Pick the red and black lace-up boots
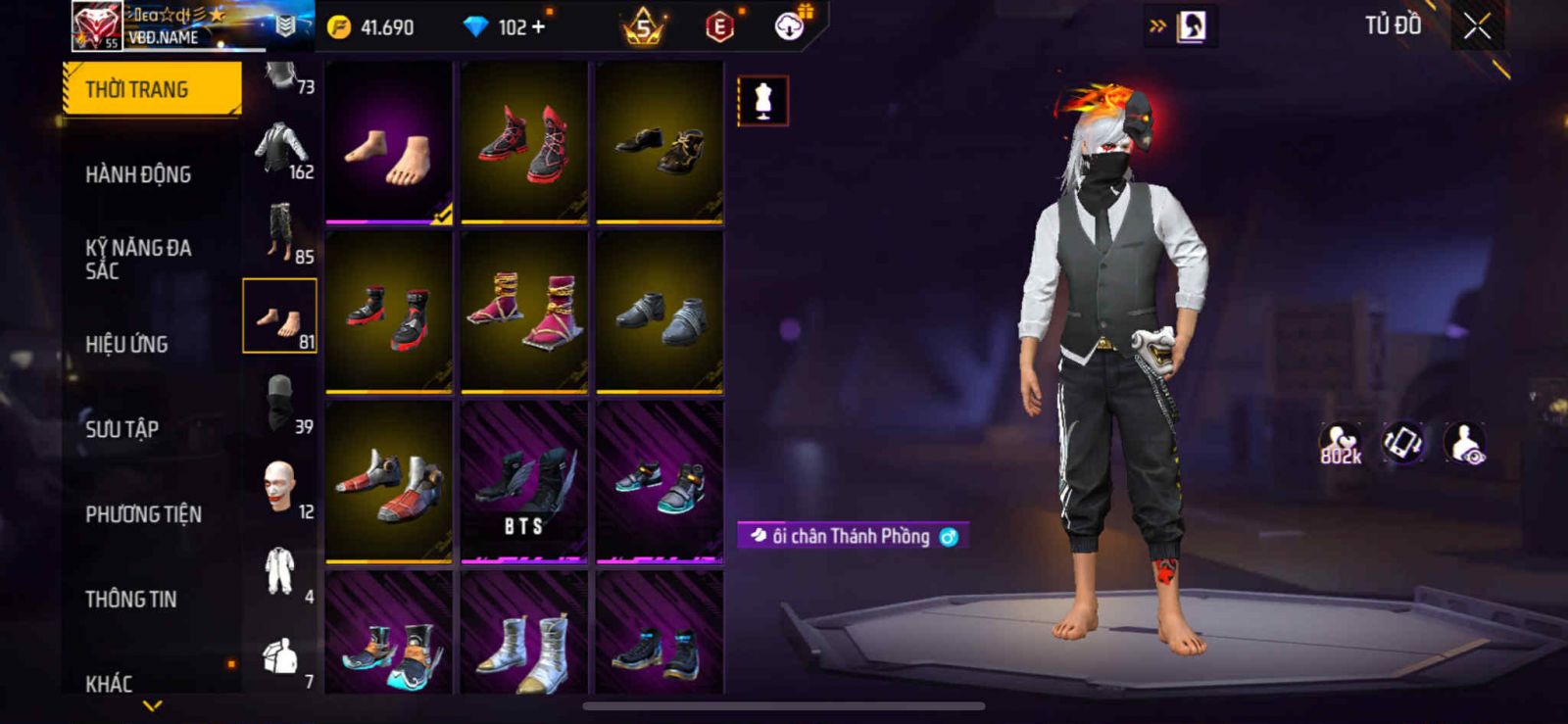Image resolution: width=1568 pixels, height=724 pixels. point(524,143)
